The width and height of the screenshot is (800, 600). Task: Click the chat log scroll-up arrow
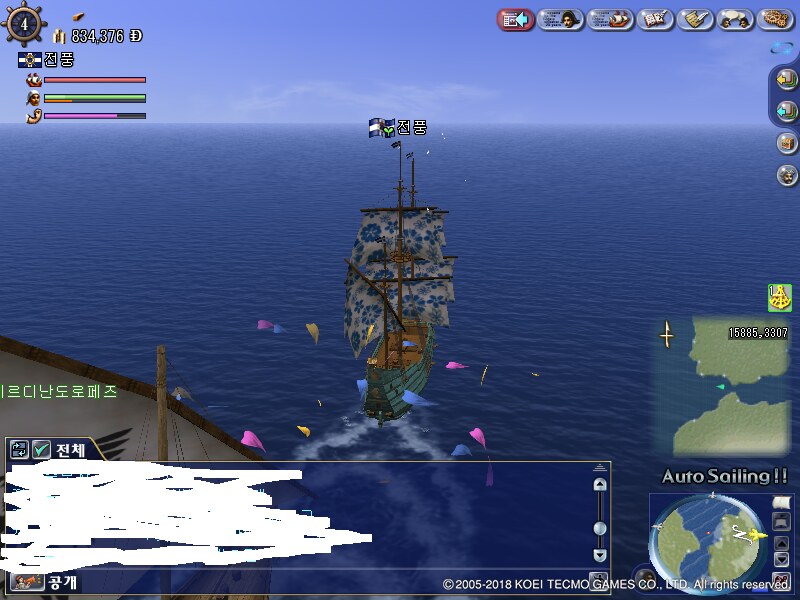click(x=599, y=485)
